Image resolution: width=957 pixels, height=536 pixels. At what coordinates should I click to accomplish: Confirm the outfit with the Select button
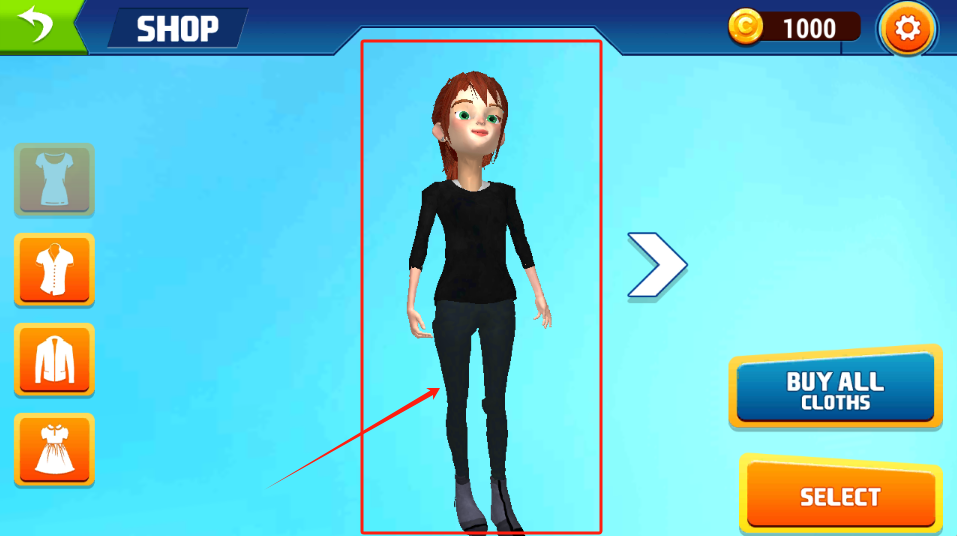click(x=840, y=497)
